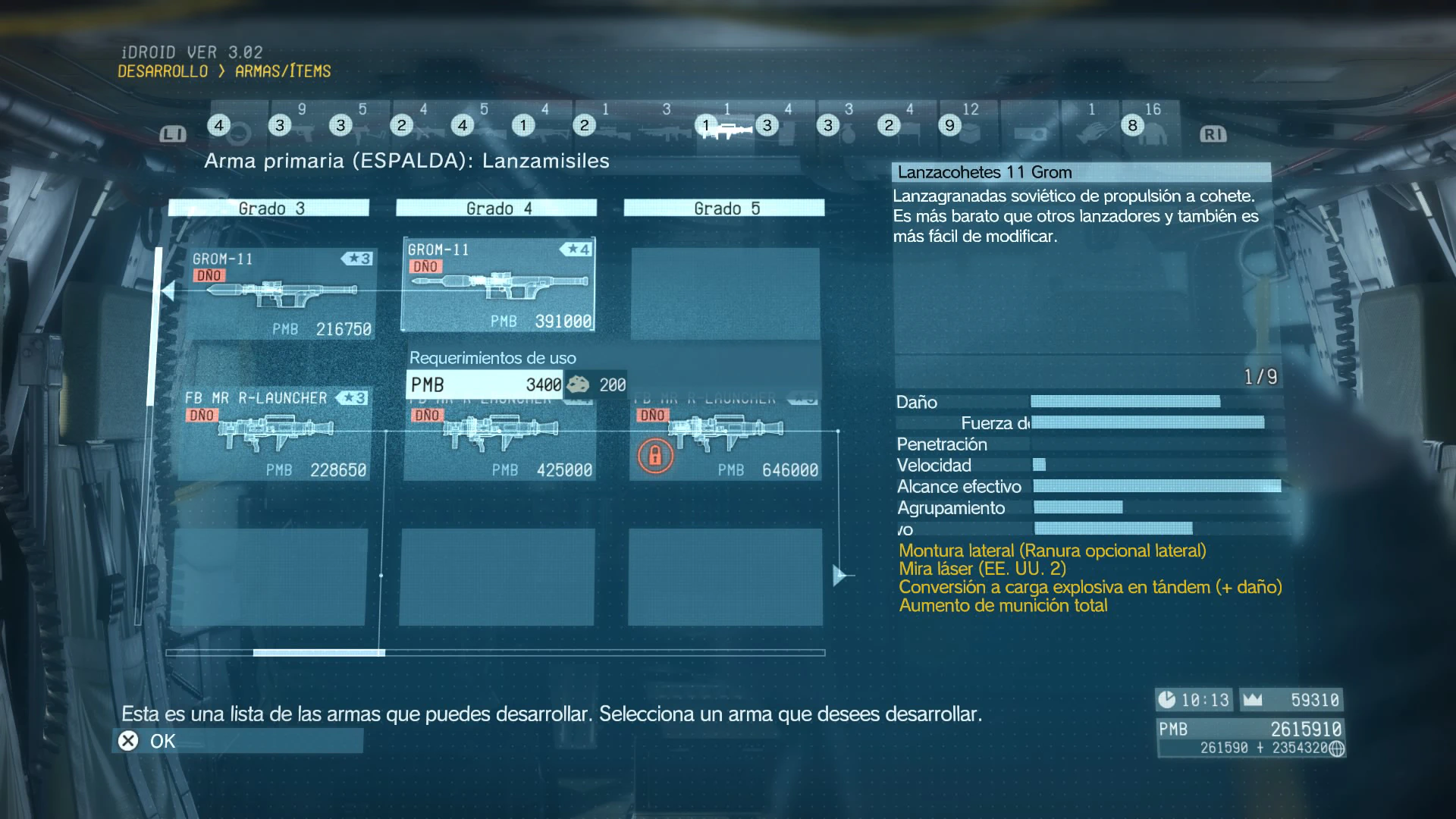
Task: Click the horizontal scrollbar under the weapon grid
Action: [x=318, y=652]
